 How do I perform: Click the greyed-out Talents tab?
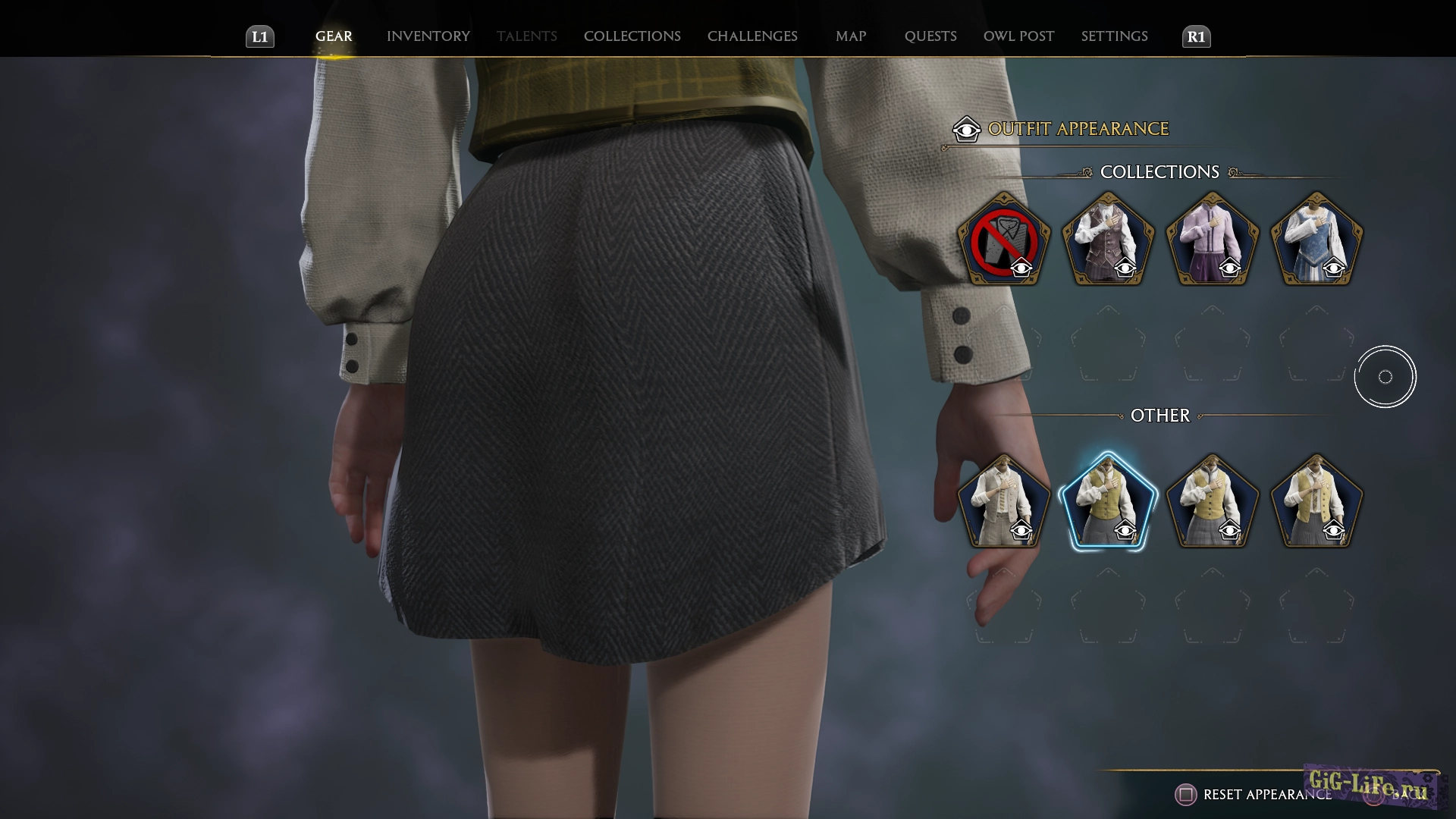click(526, 36)
